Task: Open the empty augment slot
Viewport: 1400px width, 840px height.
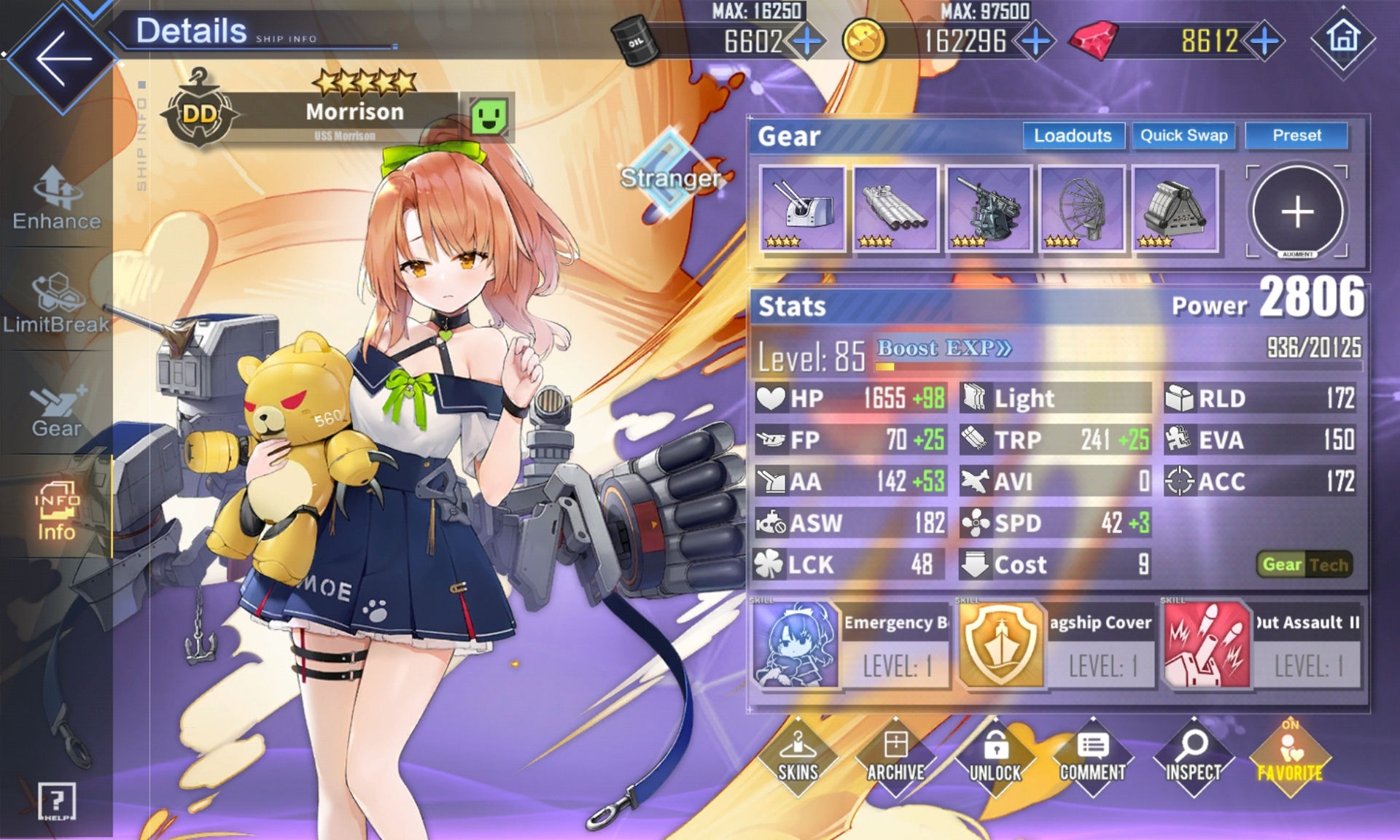Action: pos(1297,212)
